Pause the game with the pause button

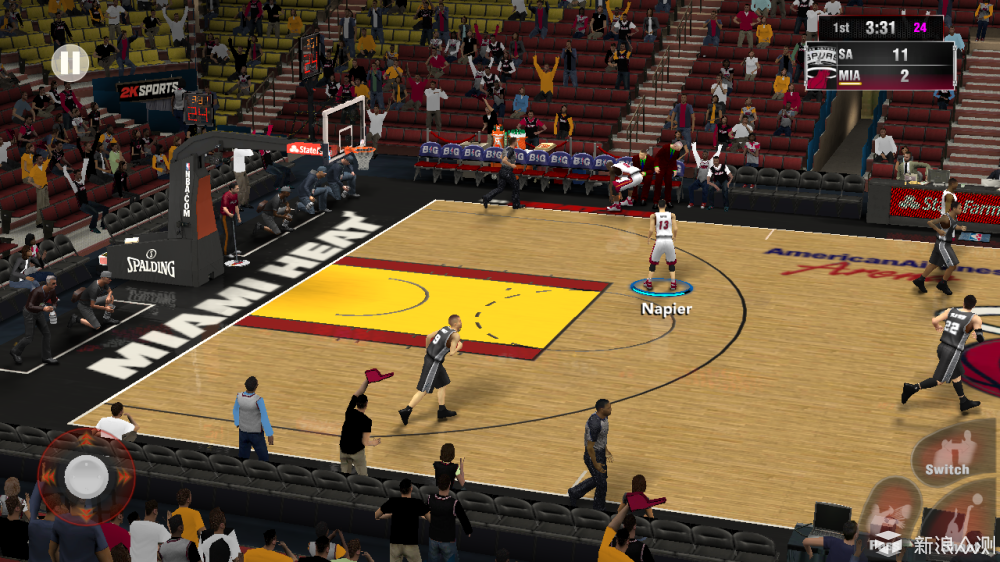70,64
